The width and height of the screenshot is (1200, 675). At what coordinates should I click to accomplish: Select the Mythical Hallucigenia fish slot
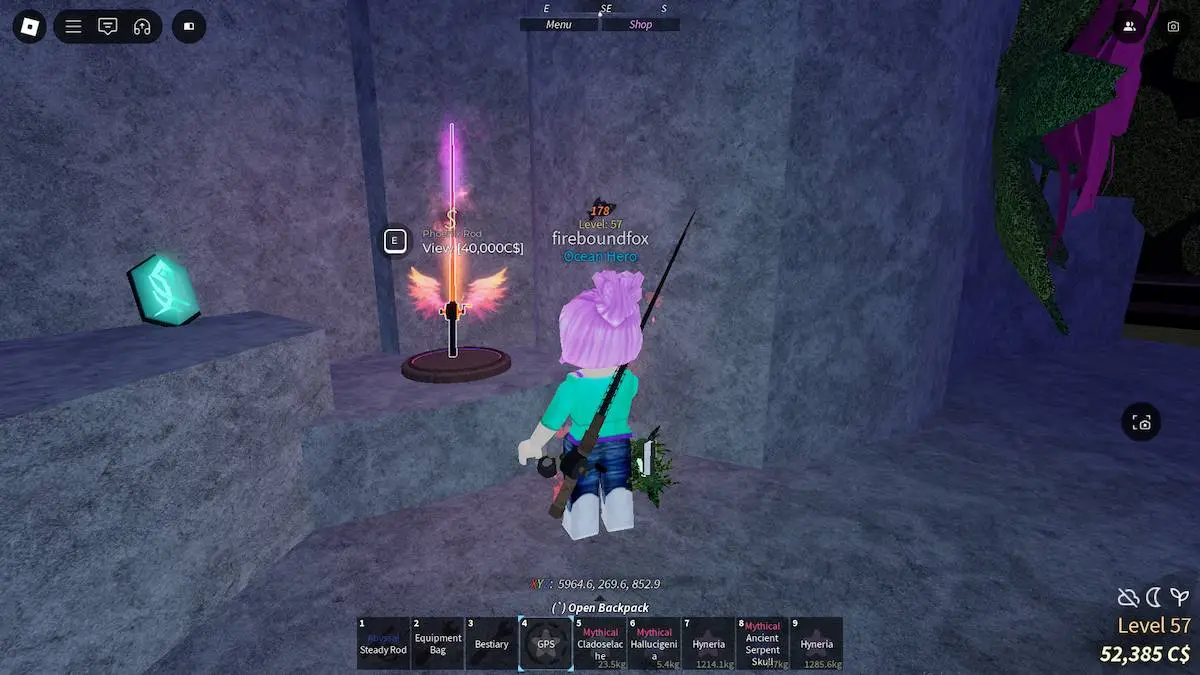click(x=654, y=643)
